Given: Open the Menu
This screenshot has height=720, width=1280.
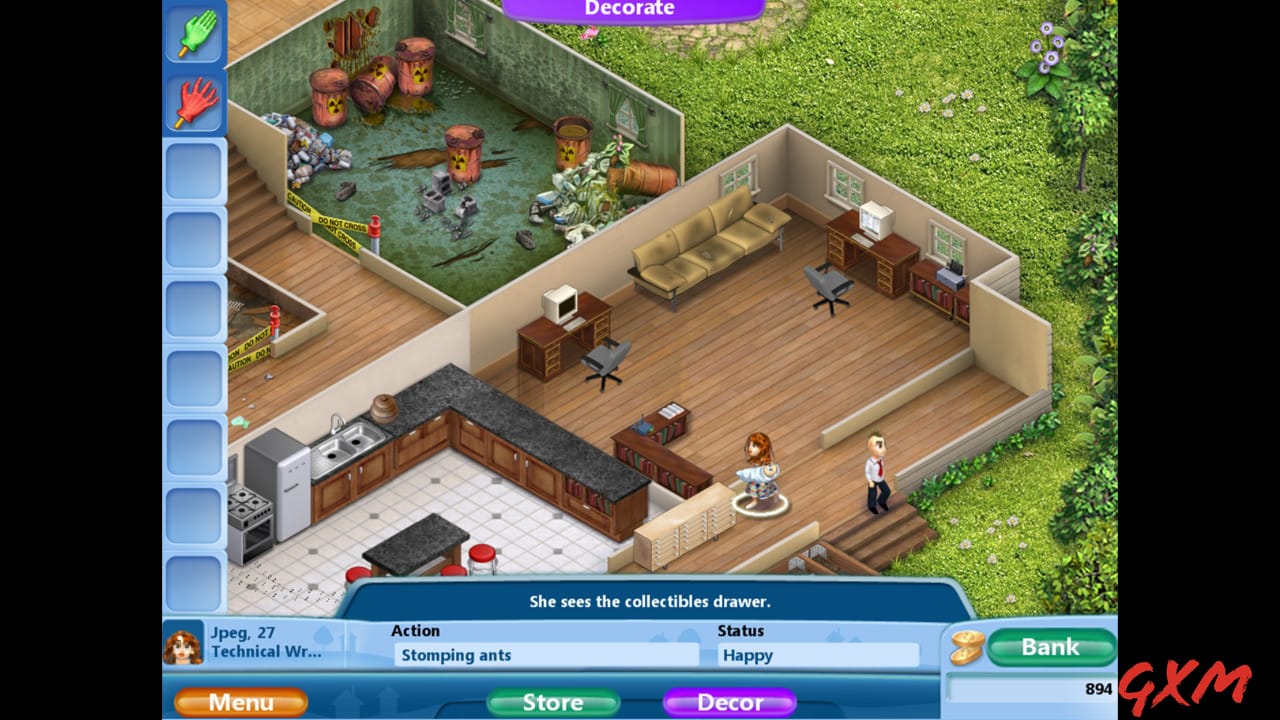Looking at the screenshot, I should click(240, 703).
